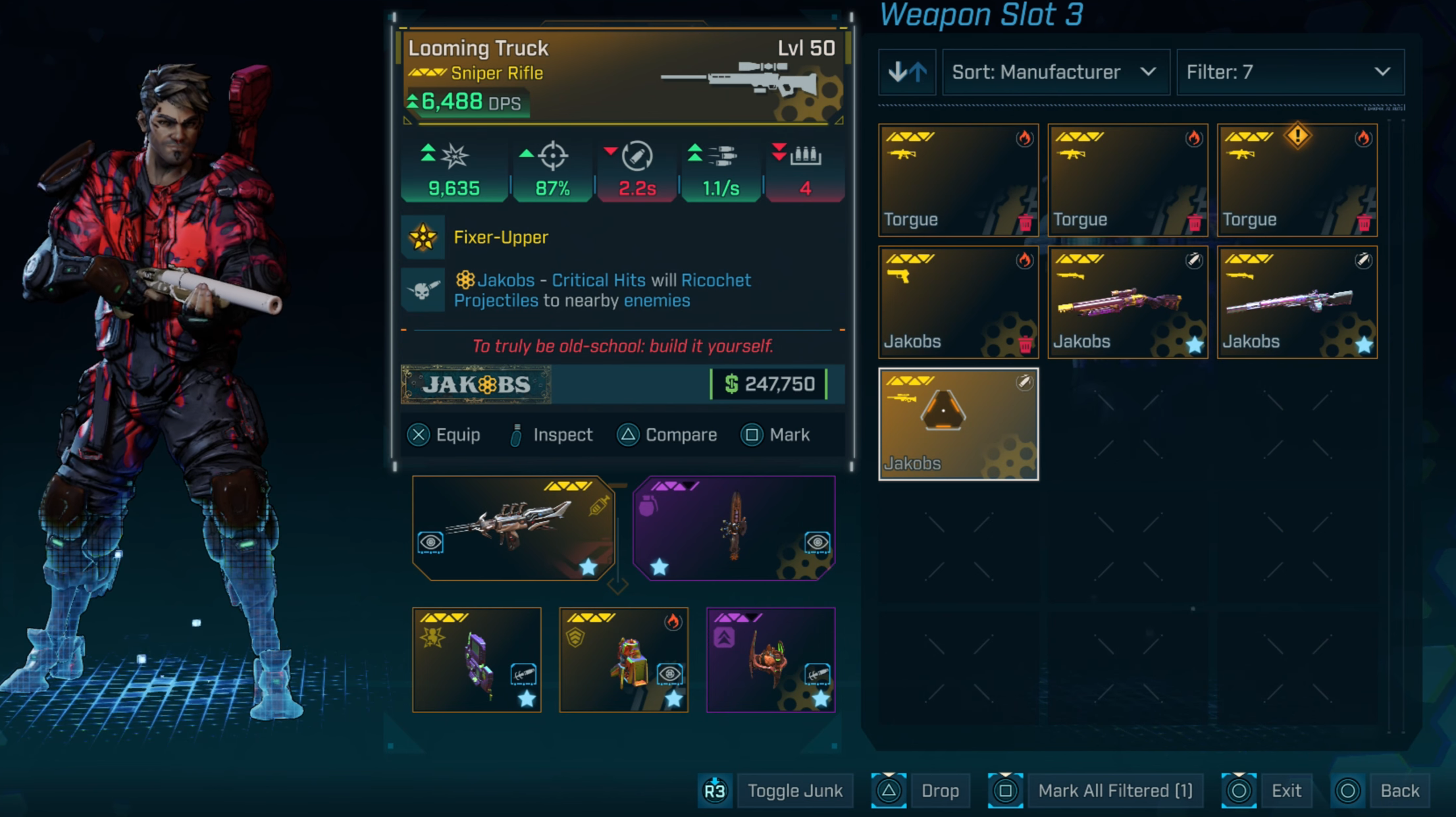Viewport: 1456px width, 817px height.
Task: Select the equipped shield slot with fire icon
Action: pos(623,660)
